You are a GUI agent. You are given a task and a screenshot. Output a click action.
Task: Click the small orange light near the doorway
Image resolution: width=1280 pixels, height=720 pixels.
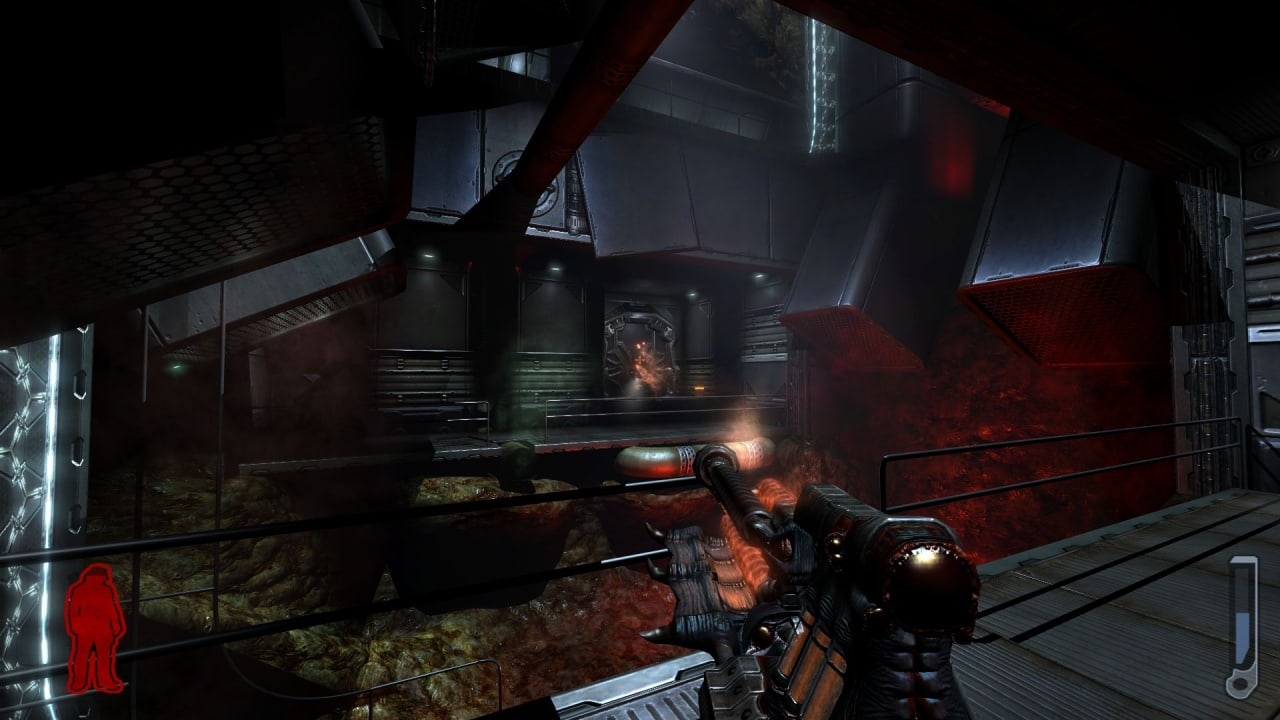coord(697,388)
